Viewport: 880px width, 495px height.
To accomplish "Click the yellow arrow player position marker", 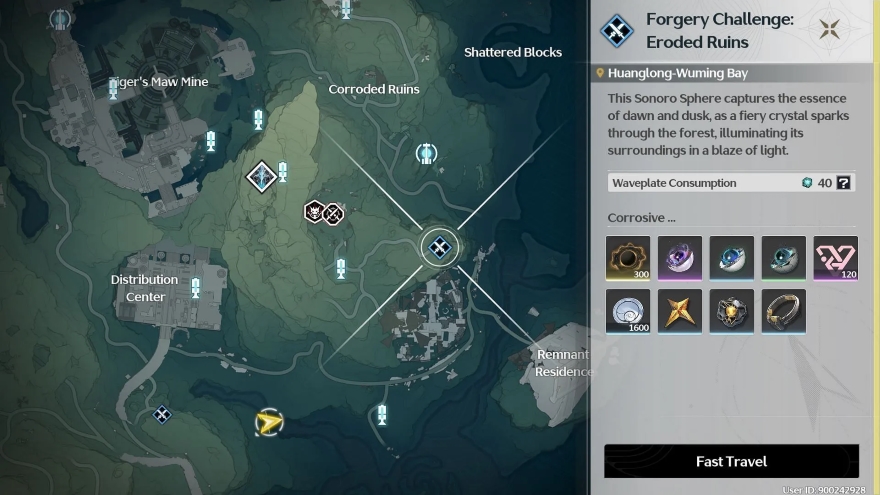I will (267, 423).
